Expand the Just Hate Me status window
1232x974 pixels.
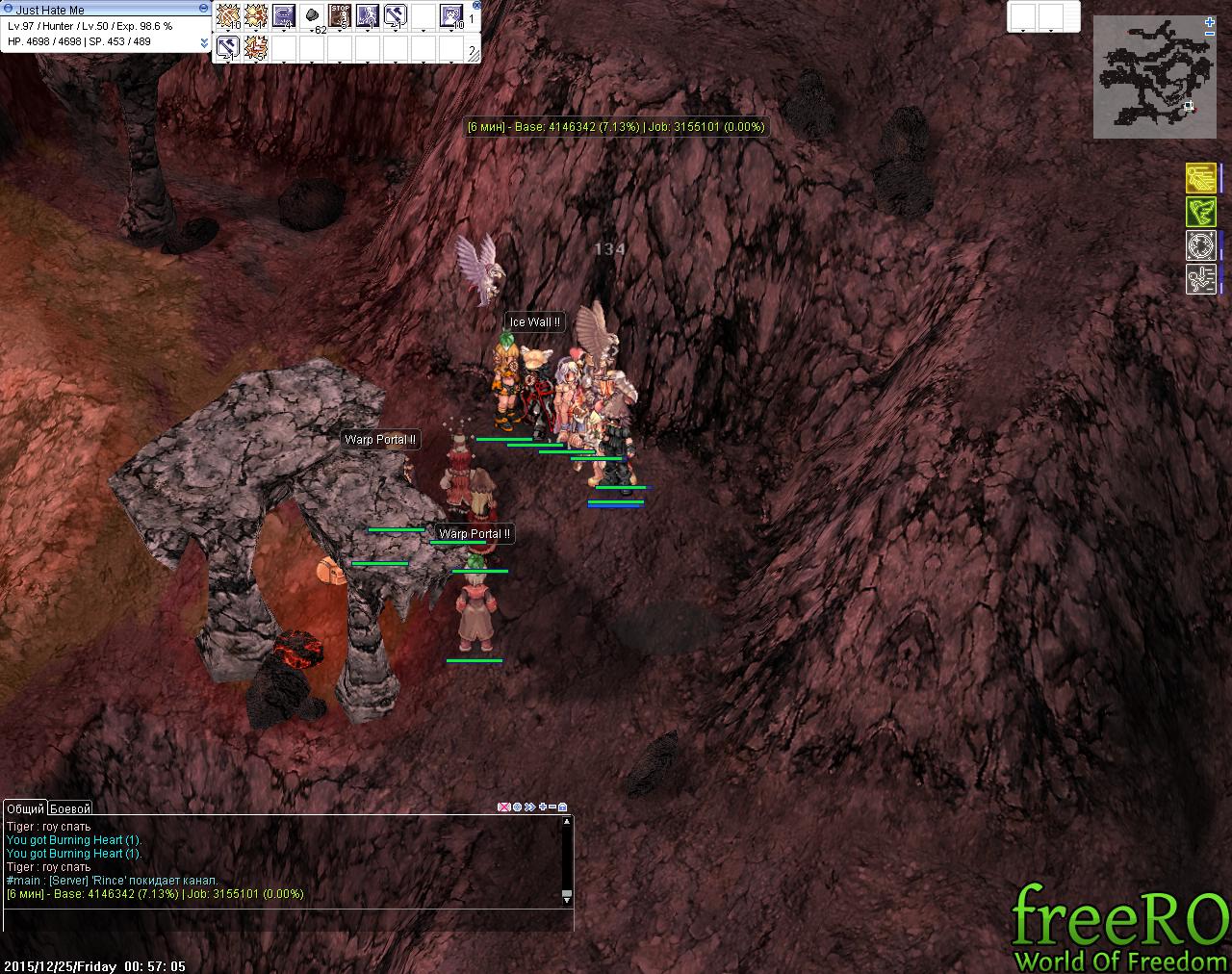pos(204,42)
